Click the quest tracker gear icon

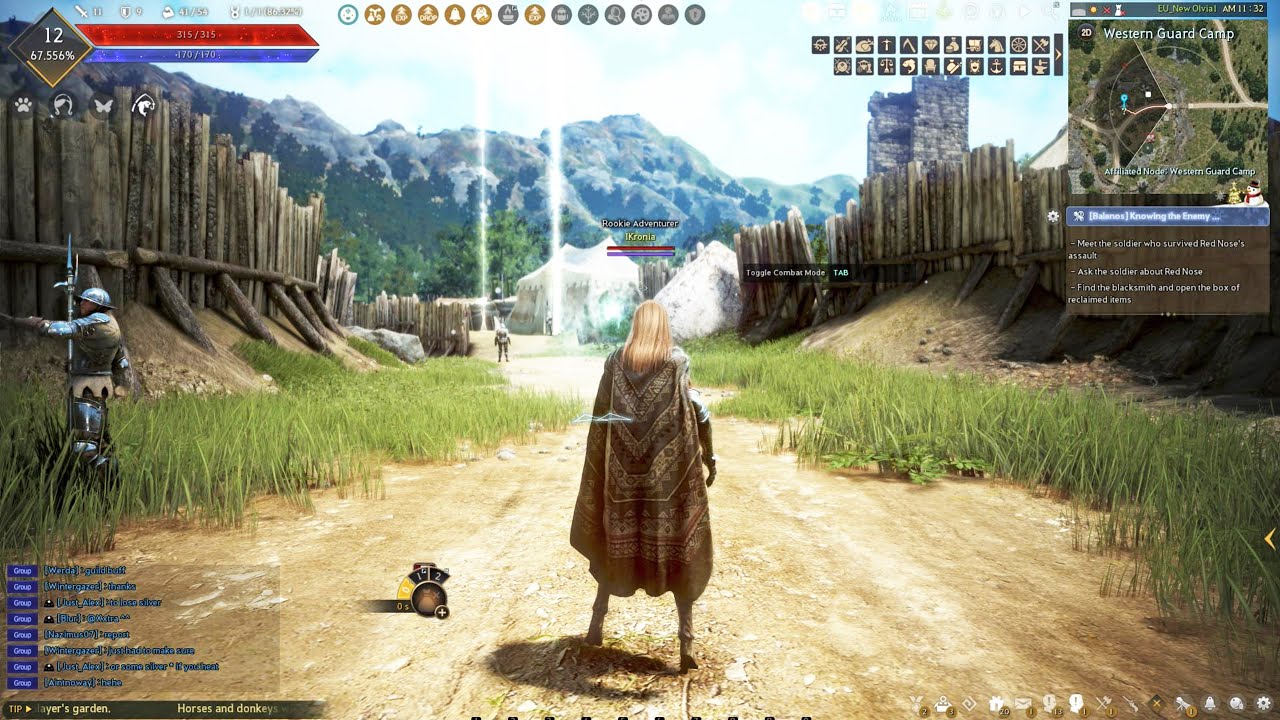click(1053, 216)
